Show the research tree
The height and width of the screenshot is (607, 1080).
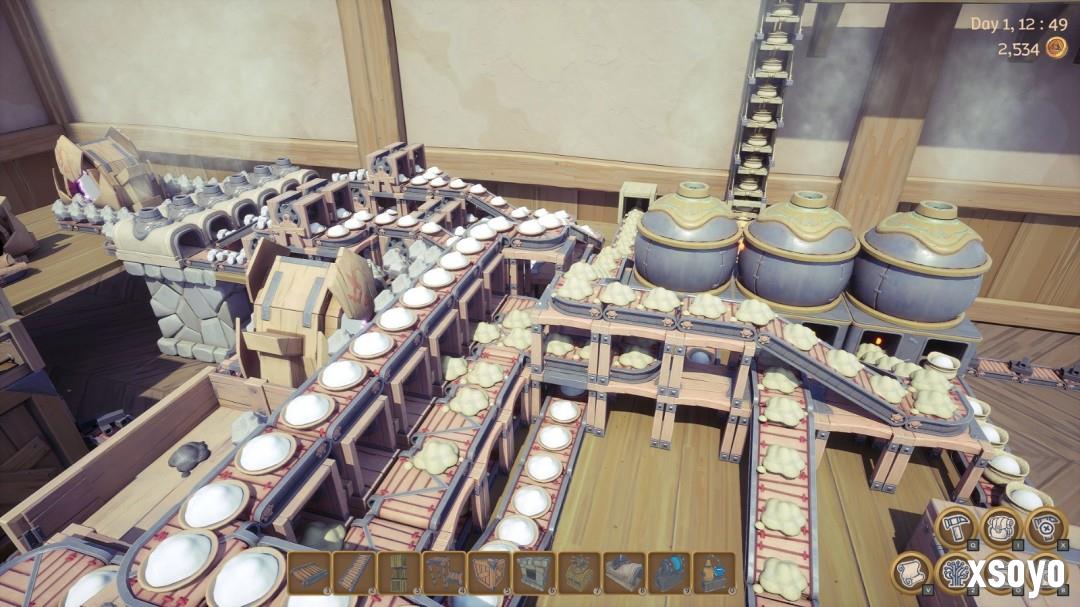tap(955, 572)
